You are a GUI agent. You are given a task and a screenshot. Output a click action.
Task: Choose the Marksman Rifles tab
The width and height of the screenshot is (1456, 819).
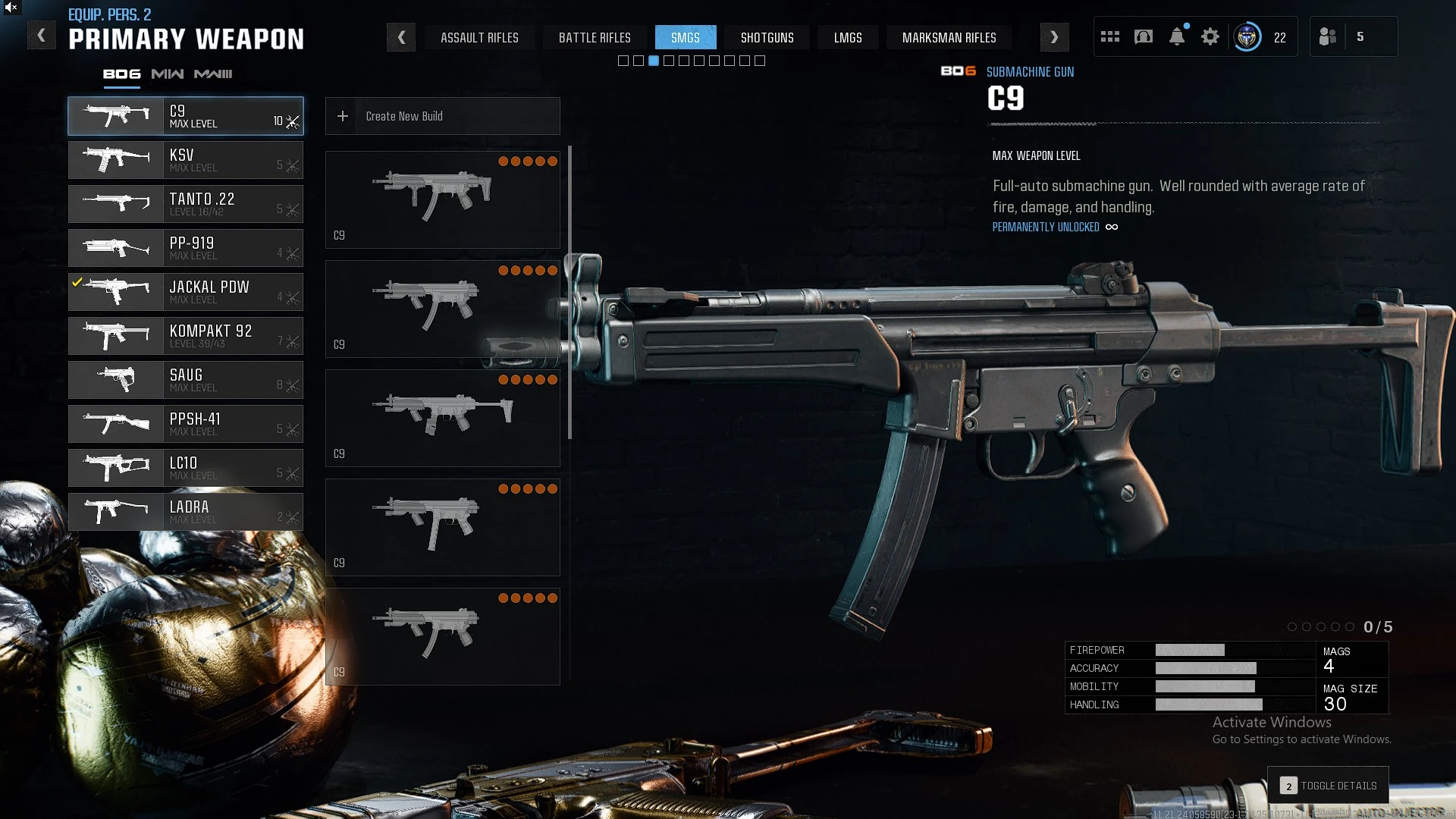[x=949, y=37]
